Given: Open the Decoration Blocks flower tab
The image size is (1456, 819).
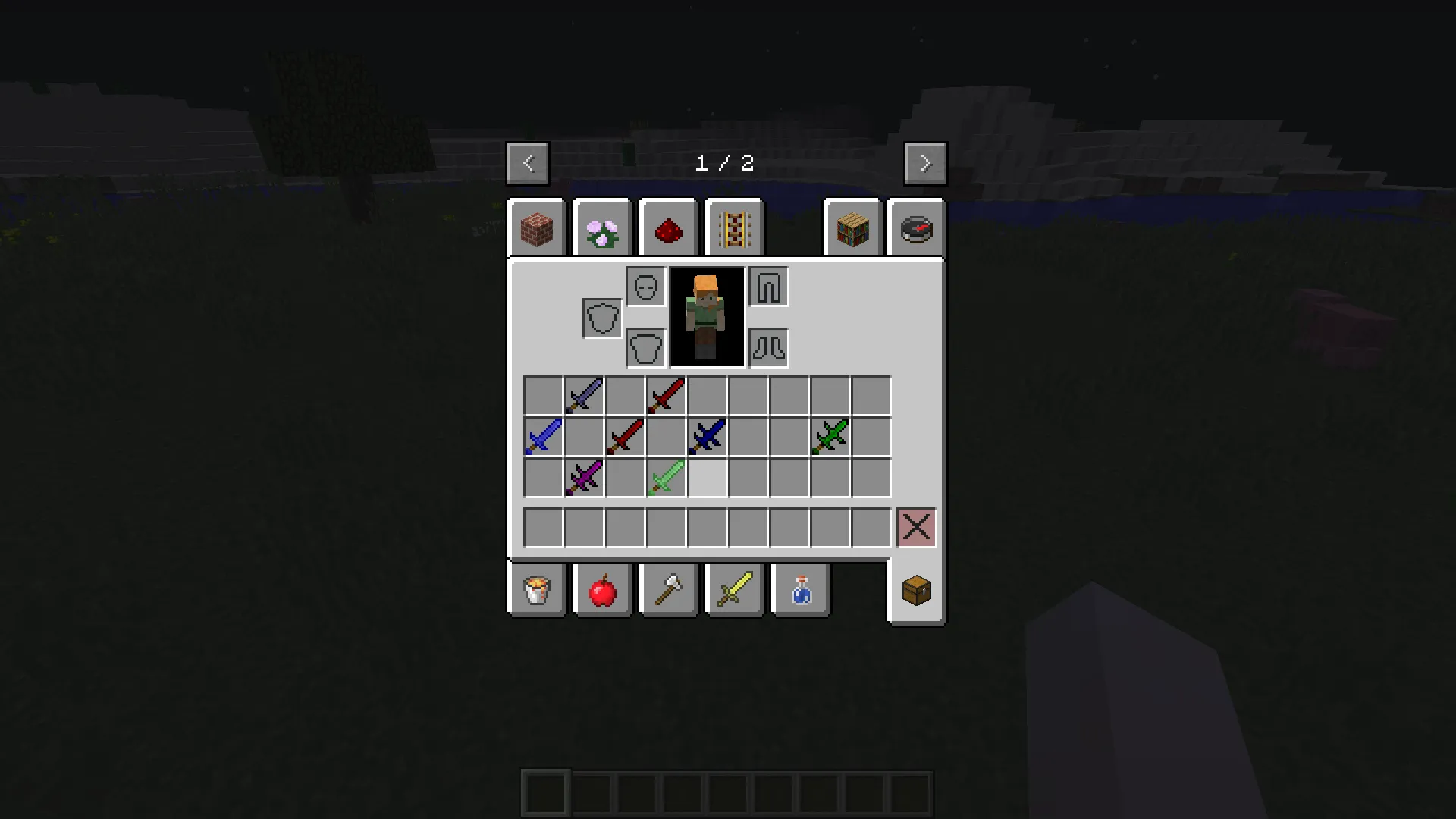Looking at the screenshot, I should point(602,228).
